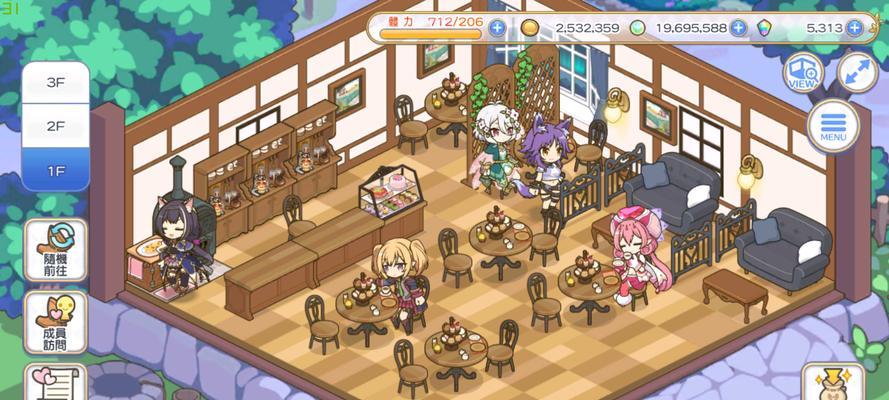Image resolution: width=889 pixels, height=400 pixels.
Task: Switch to the 3F floor tab
Action: coord(55,82)
